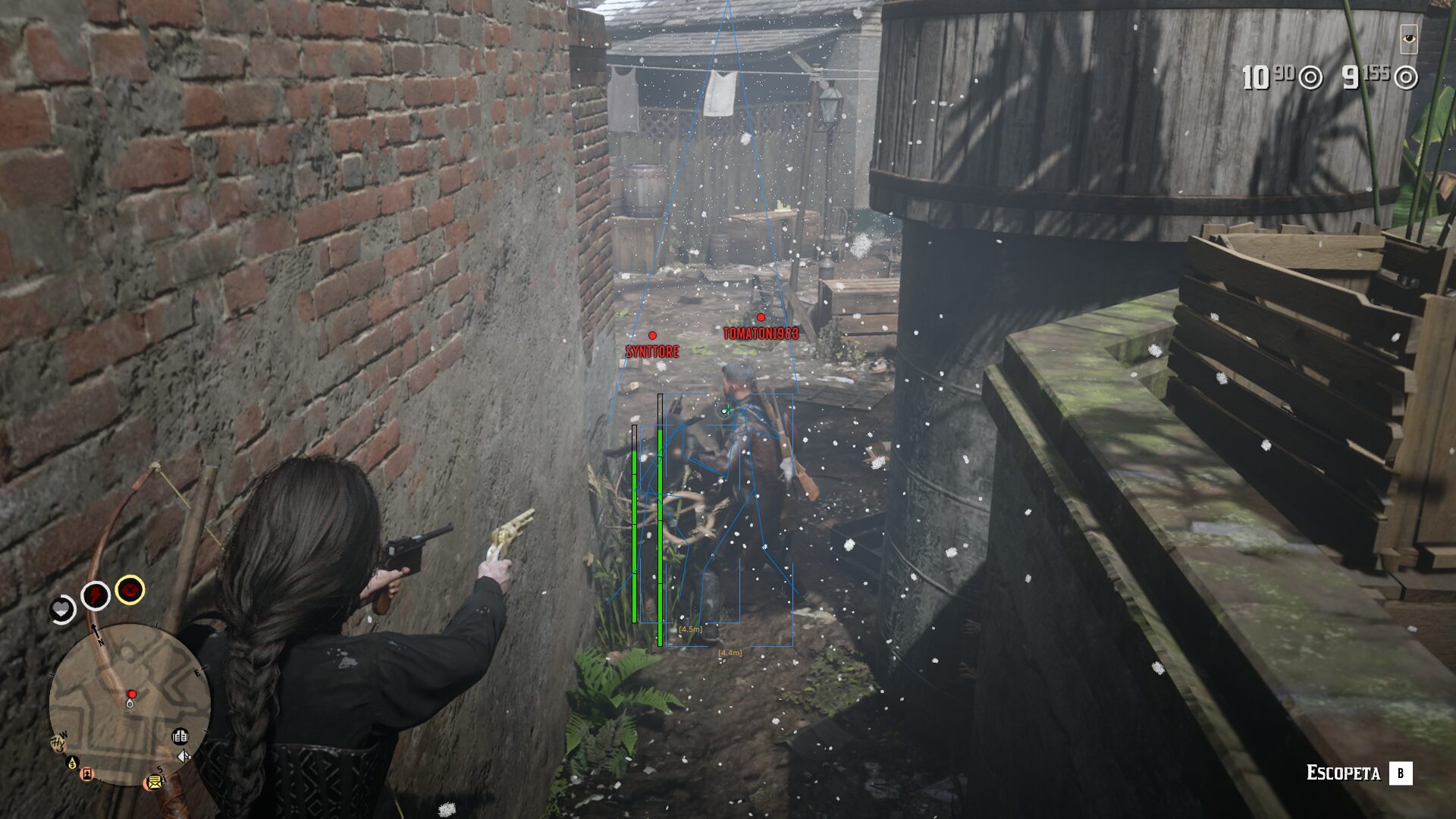Click the megaphone marker on minimap
The height and width of the screenshot is (819, 1456).
(184, 756)
